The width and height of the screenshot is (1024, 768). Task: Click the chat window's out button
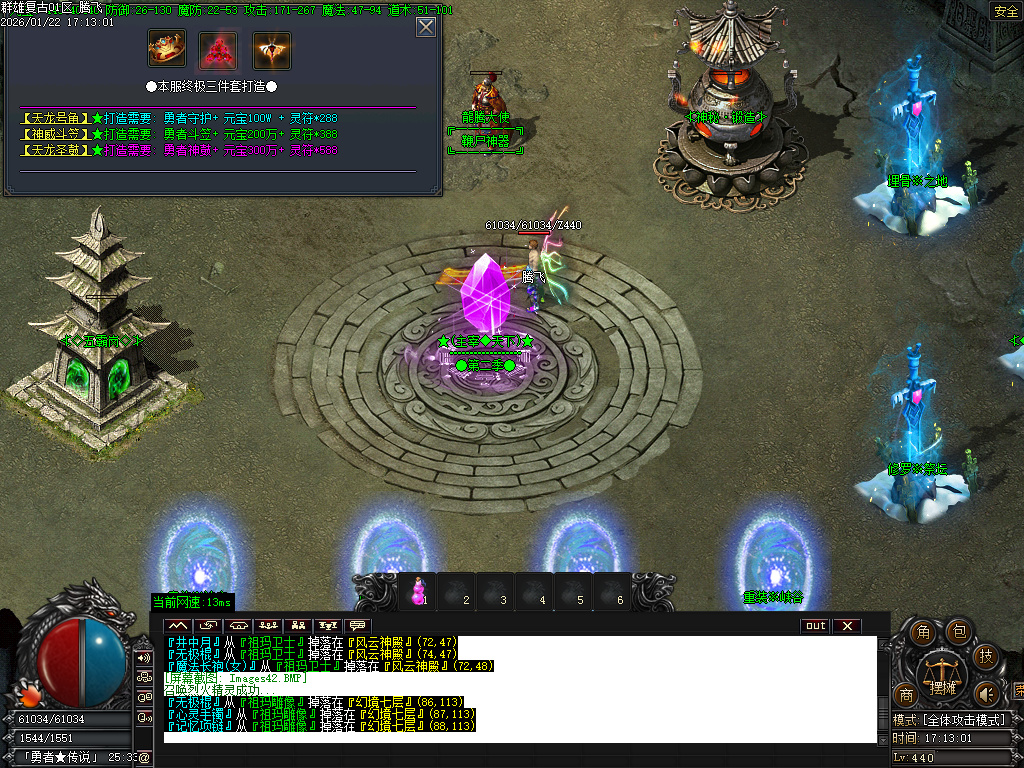(x=816, y=626)
